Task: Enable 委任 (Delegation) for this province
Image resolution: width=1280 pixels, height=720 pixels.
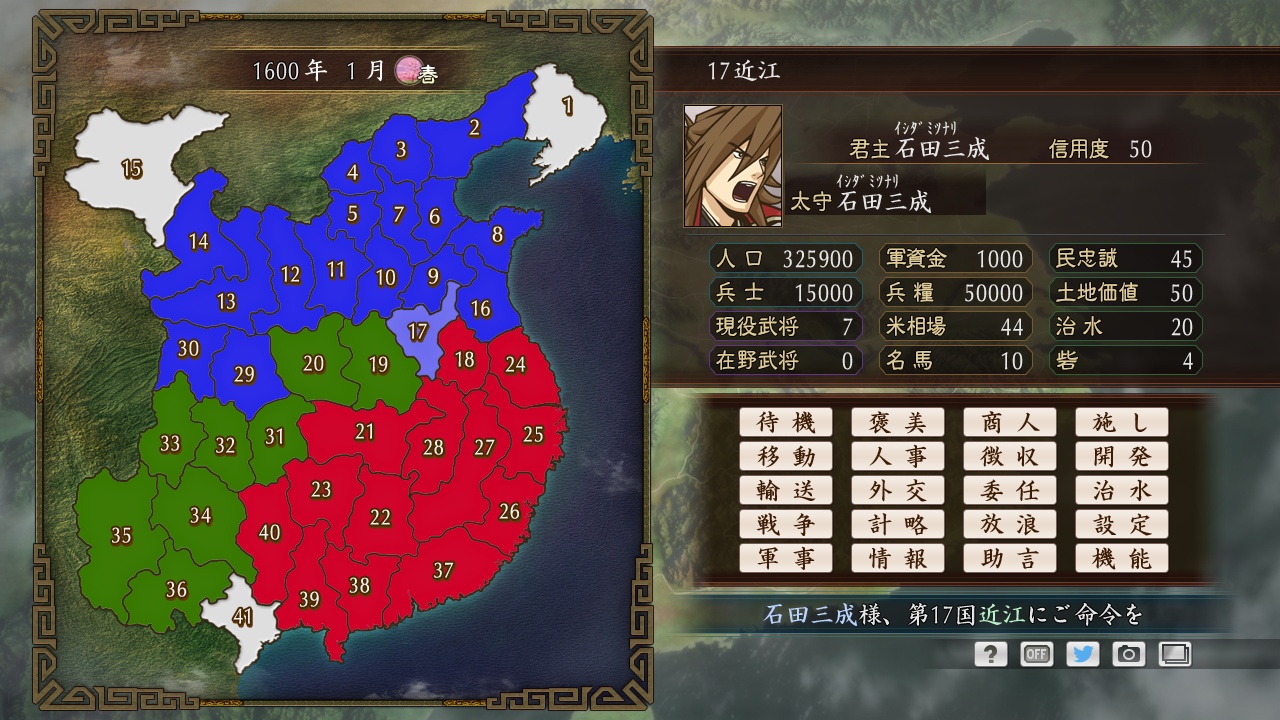Action: click(1010, 490)
